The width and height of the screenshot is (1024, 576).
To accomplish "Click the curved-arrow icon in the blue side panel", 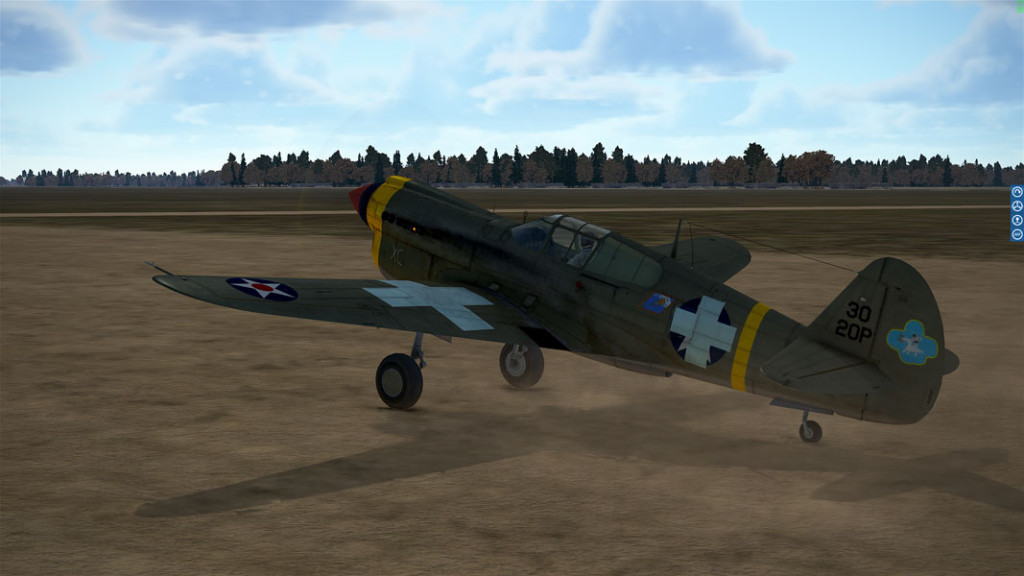I will [x=1017, y=192].
